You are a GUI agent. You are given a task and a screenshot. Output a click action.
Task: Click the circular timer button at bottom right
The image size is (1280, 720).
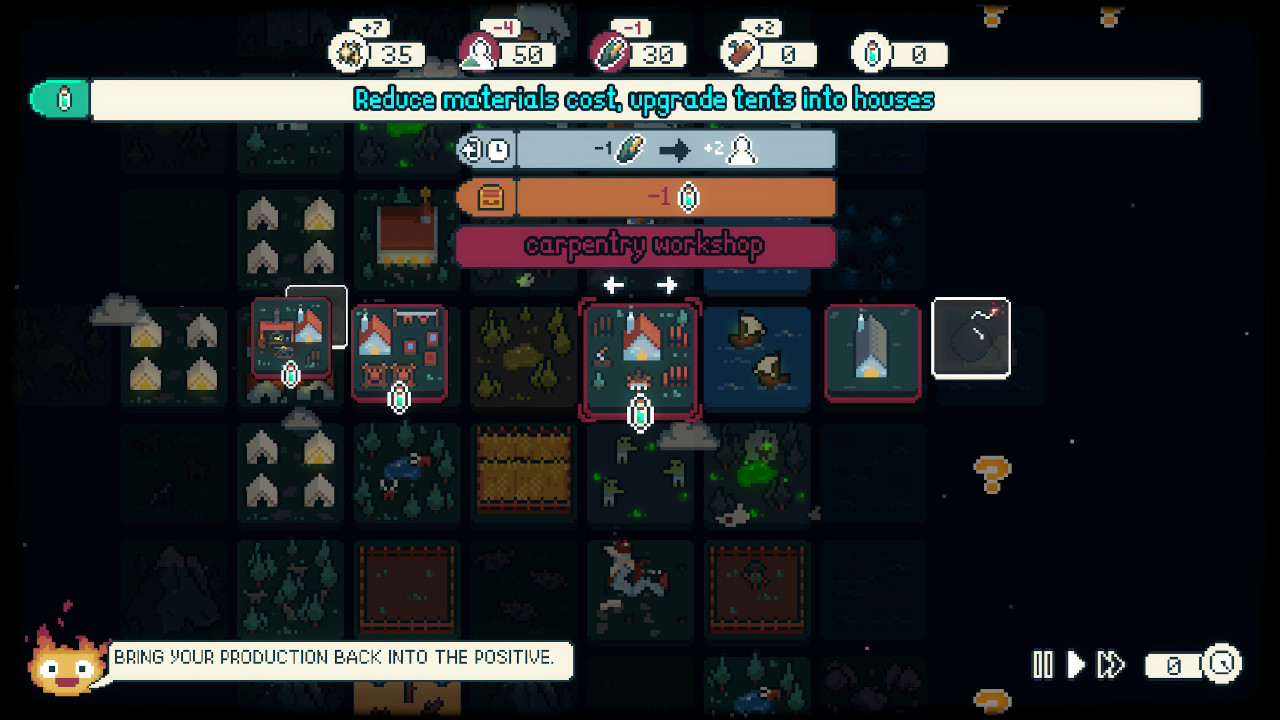point(1221,663)
